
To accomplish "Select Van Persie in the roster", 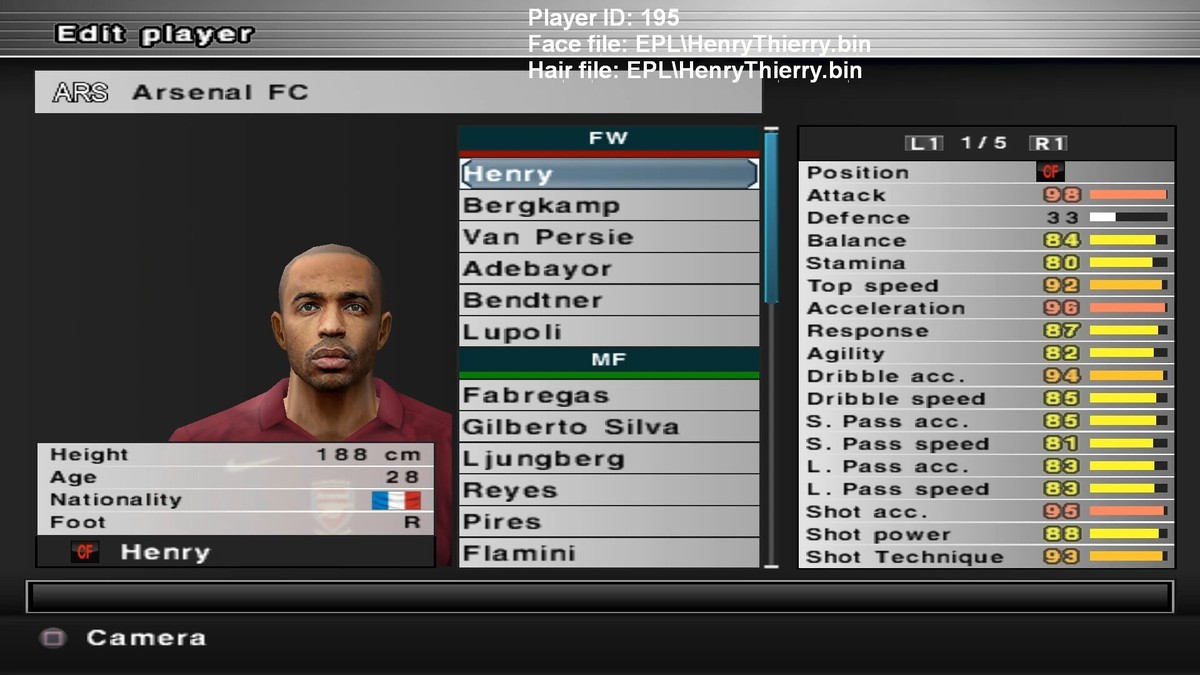I will tap(608, 237).
